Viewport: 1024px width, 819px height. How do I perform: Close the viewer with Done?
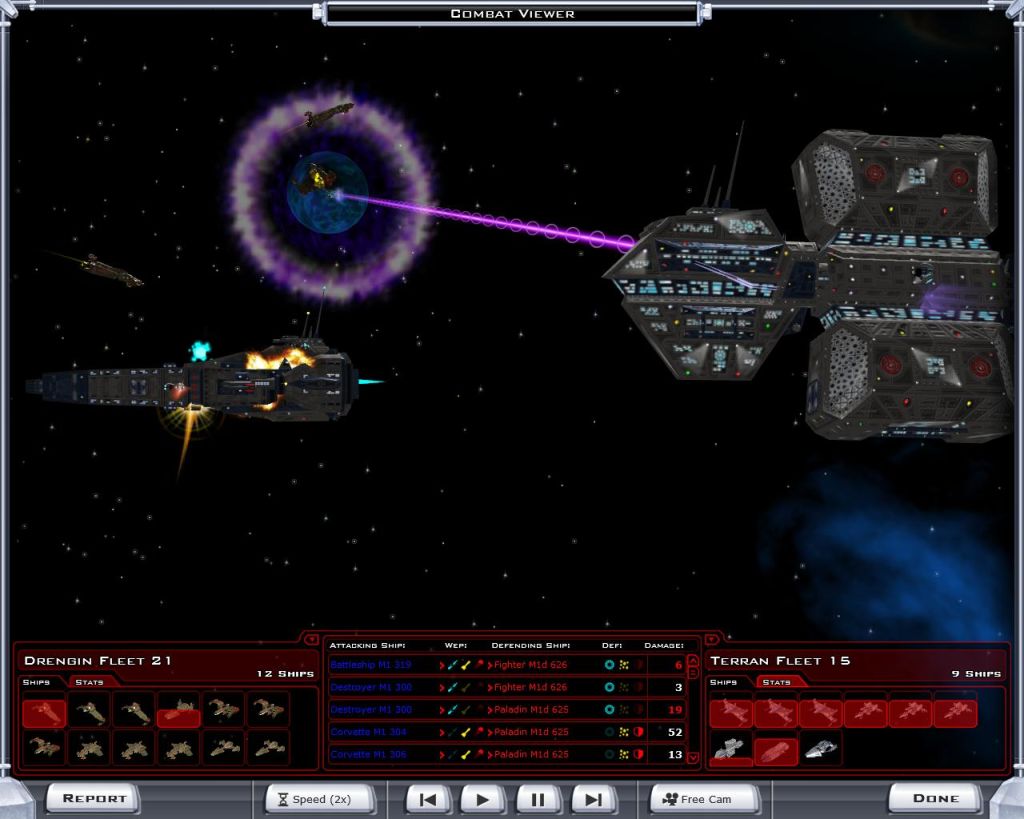(935, 798)
